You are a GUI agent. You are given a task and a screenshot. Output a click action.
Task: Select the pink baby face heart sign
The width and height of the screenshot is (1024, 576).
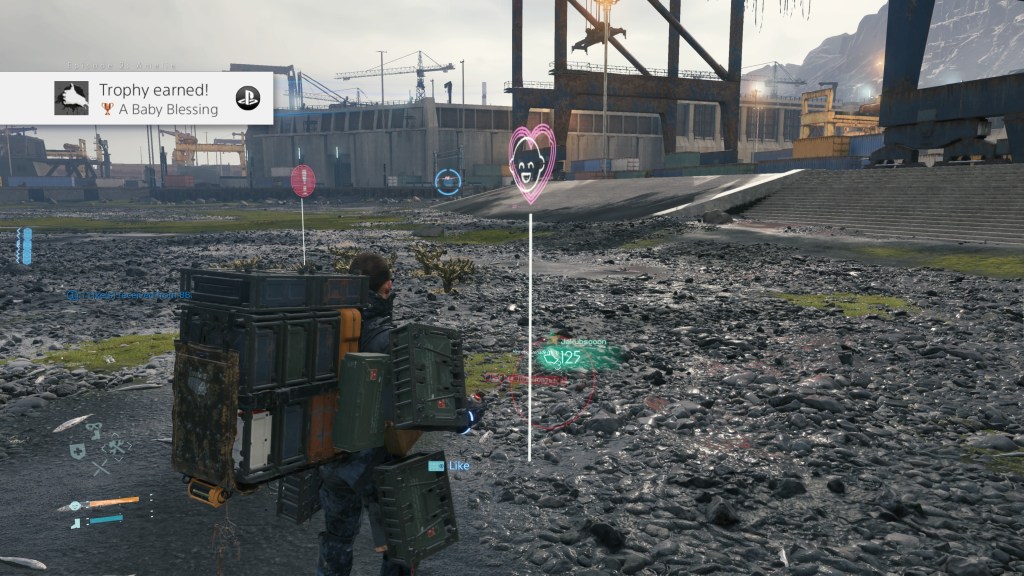click(531, 160)
